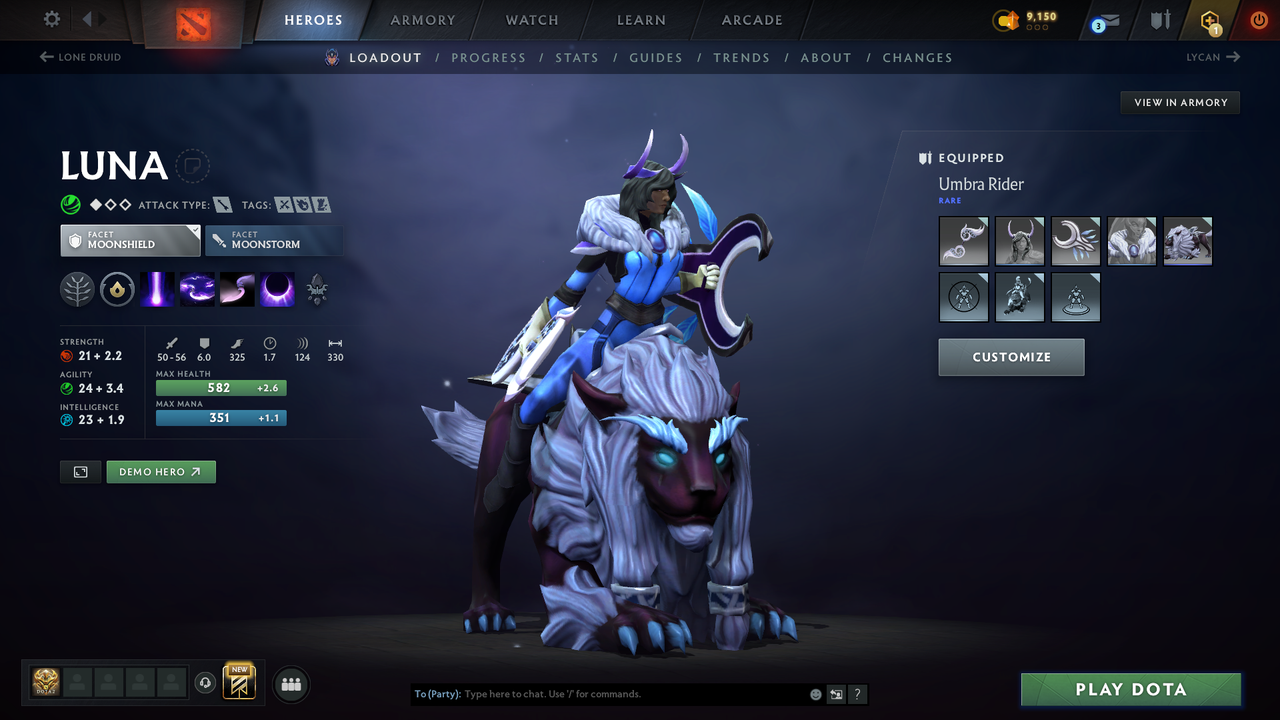This screenshot has width=1280, height=720.
Task: Click VIEW IN ARMORY
Action: [x=1179, y=102]
